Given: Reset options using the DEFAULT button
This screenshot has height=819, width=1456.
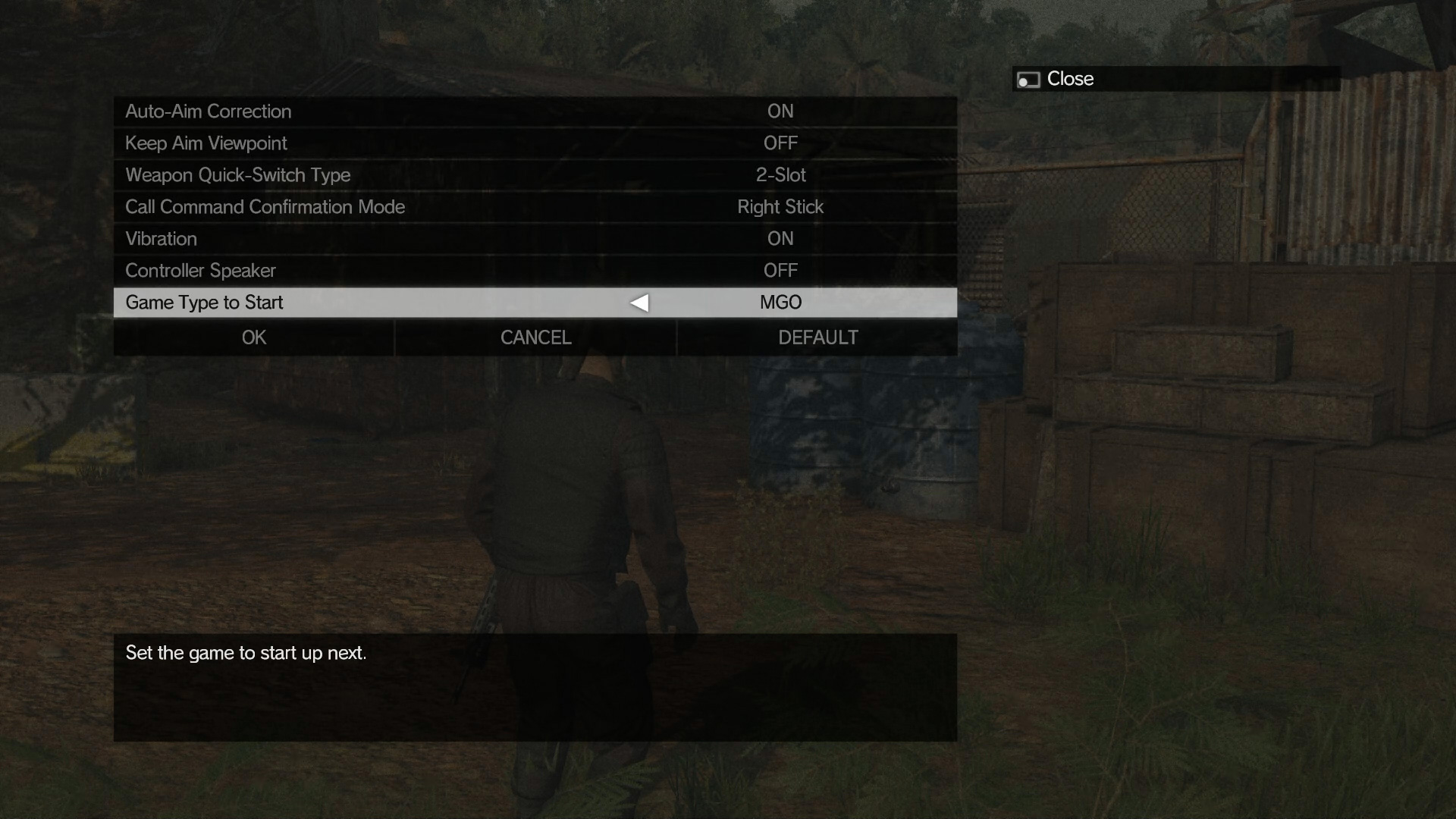Looking at the screenshot, I should (x=817, y=337).
